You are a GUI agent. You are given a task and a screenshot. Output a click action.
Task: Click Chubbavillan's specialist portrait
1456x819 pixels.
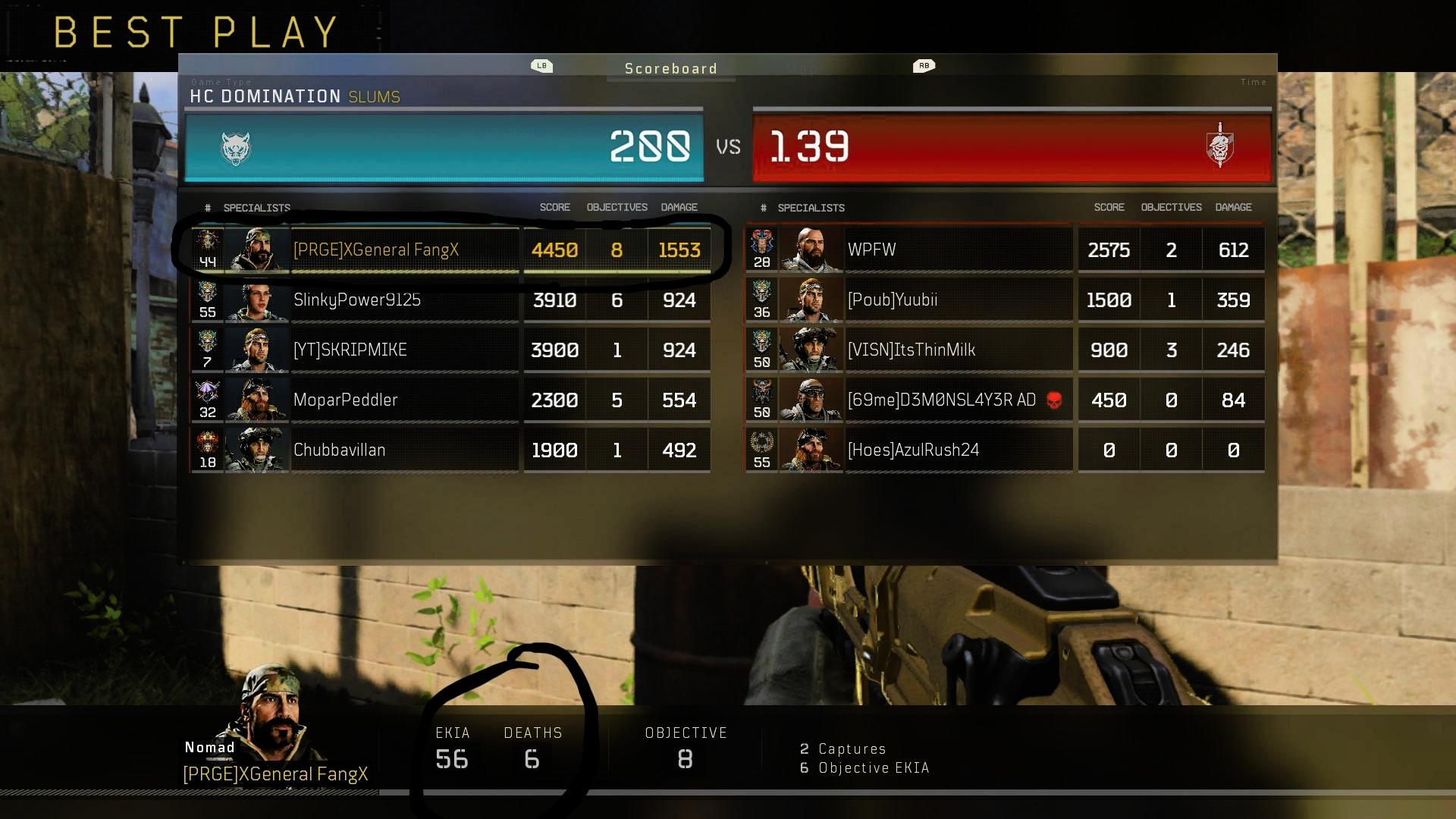pyautogui.click(x=258, y=450)
